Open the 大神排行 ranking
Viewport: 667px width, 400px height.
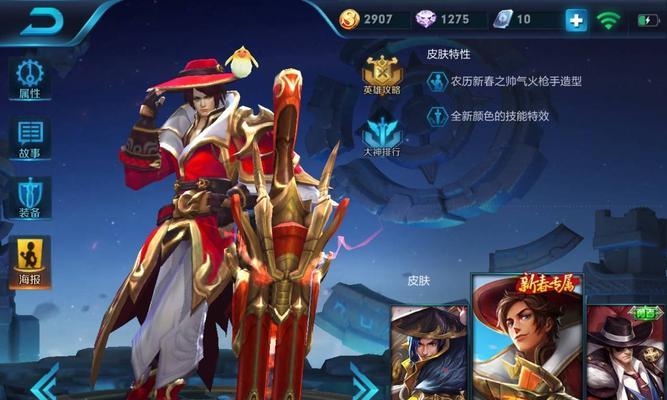coord(382,138)
